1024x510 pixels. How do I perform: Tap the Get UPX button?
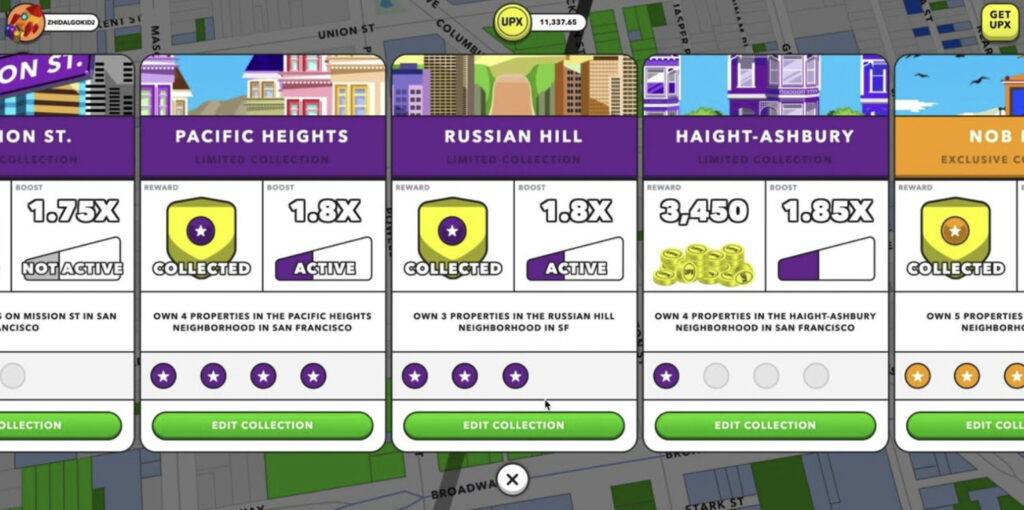(999, 19)
